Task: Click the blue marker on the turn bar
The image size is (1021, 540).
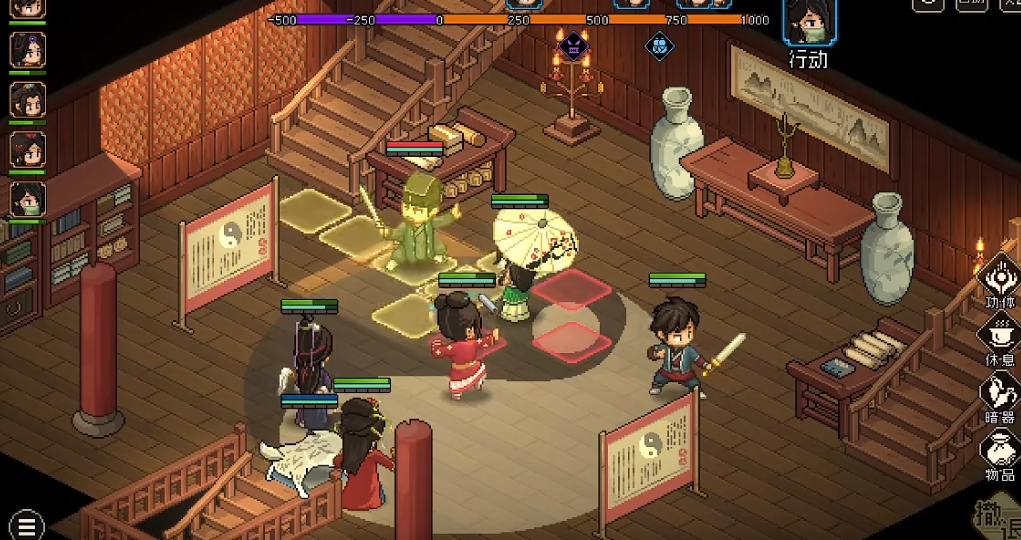Action: point(658,44)
